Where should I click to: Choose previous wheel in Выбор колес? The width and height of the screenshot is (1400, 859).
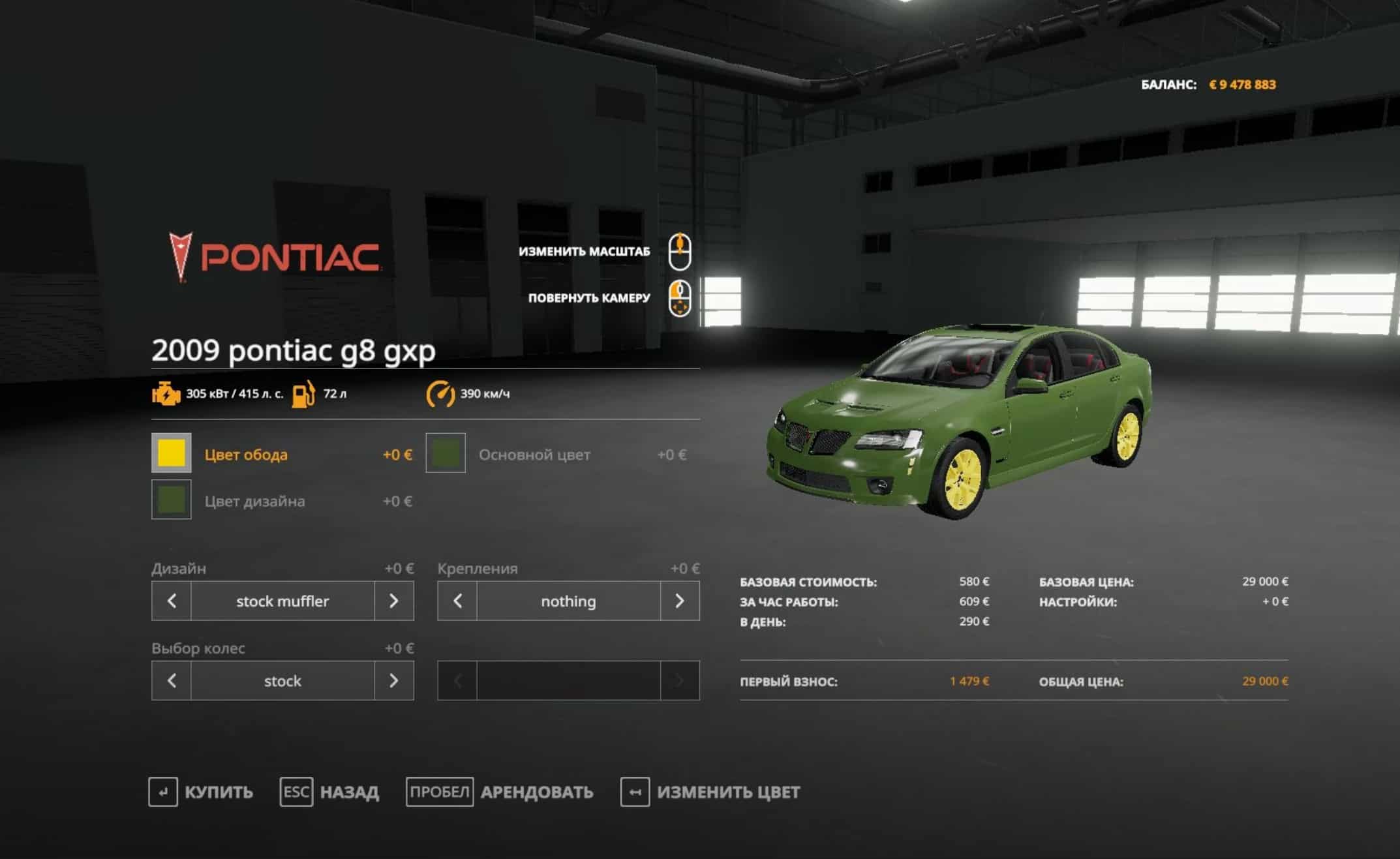coord(172,681)
